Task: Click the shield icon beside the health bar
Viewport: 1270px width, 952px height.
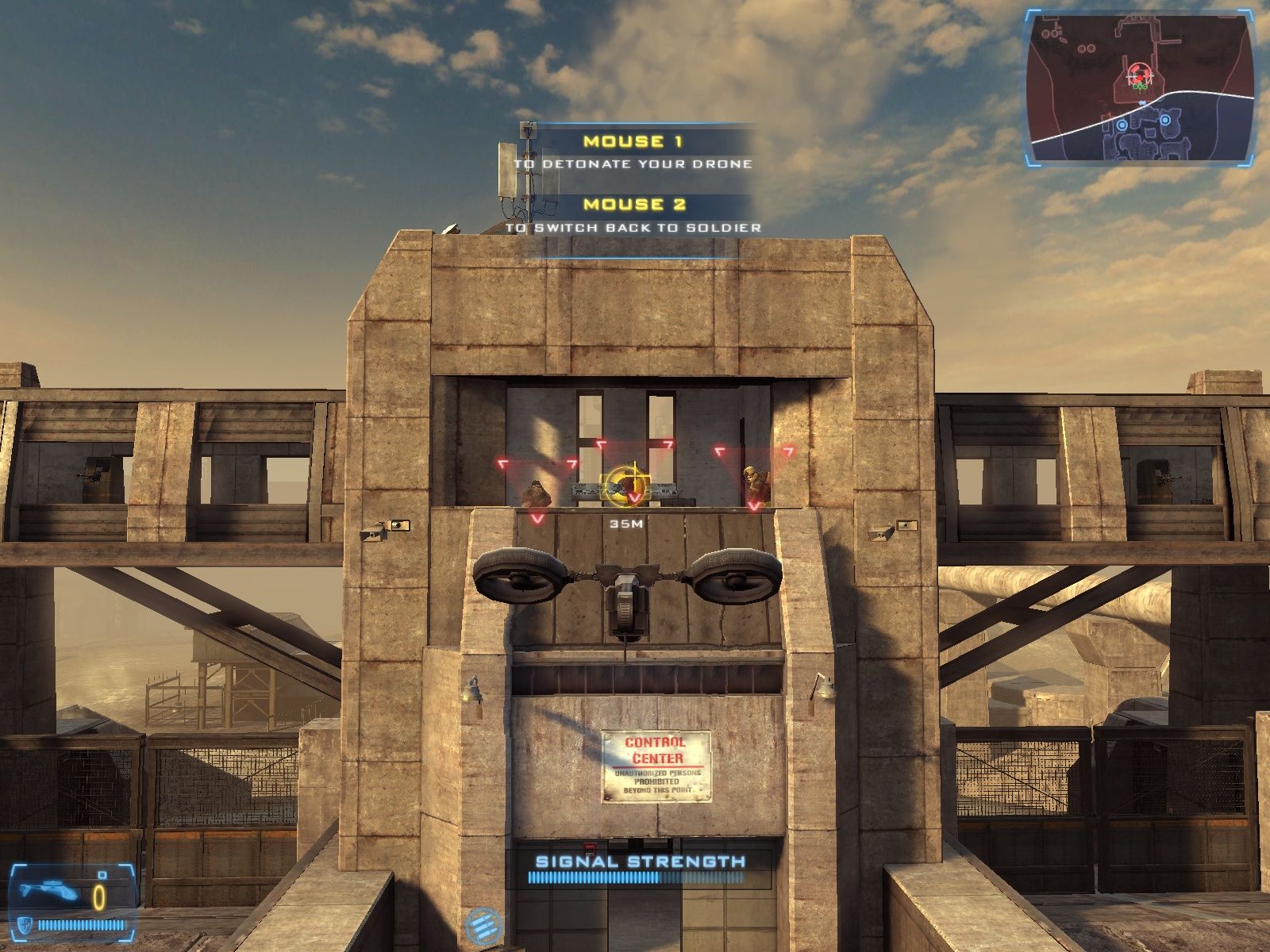Action: pos(25,925)
